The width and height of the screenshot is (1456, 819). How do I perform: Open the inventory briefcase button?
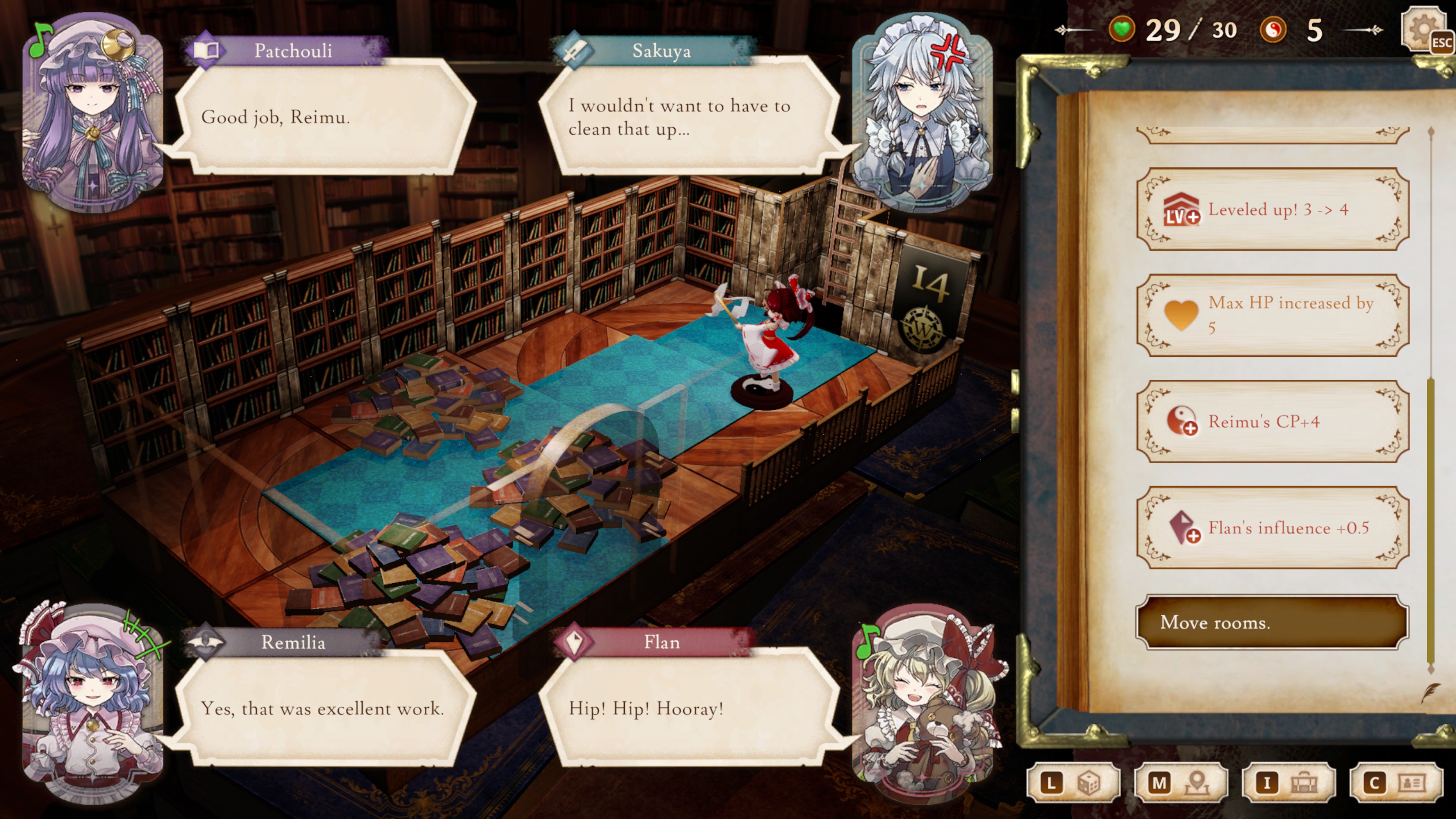pos(1288,783)
